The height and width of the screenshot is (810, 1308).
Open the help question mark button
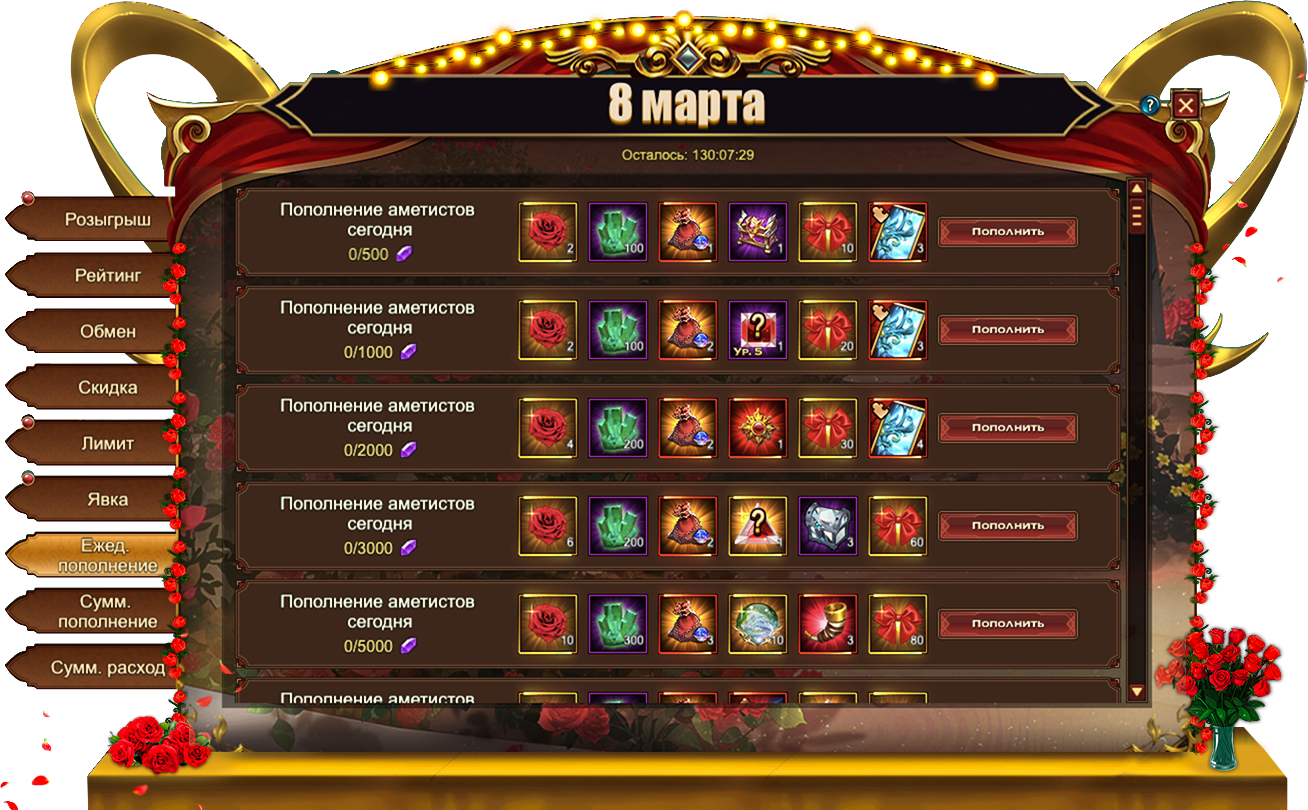[x=1151, y=104]
